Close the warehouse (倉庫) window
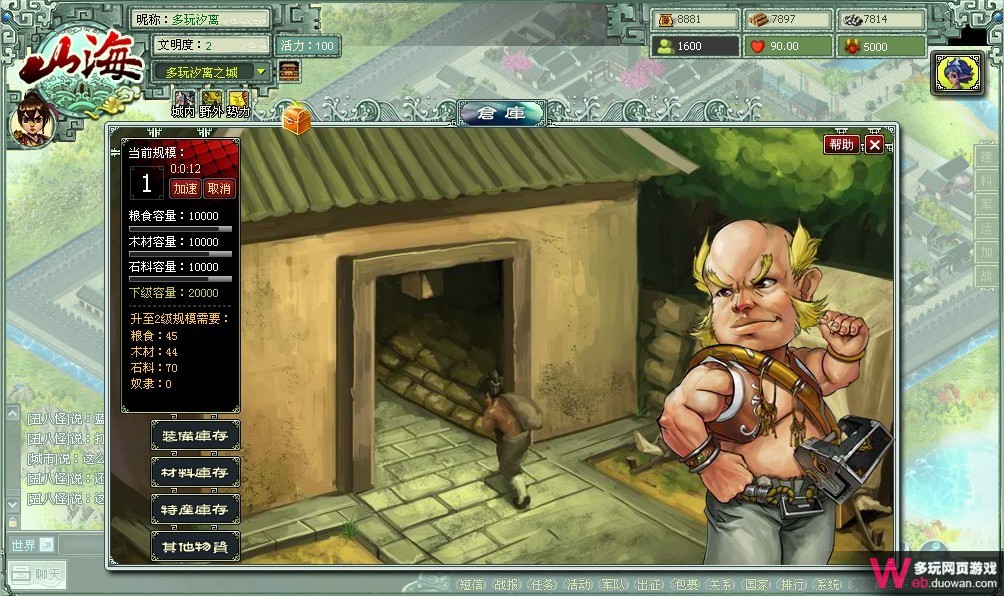 [874, 144]
